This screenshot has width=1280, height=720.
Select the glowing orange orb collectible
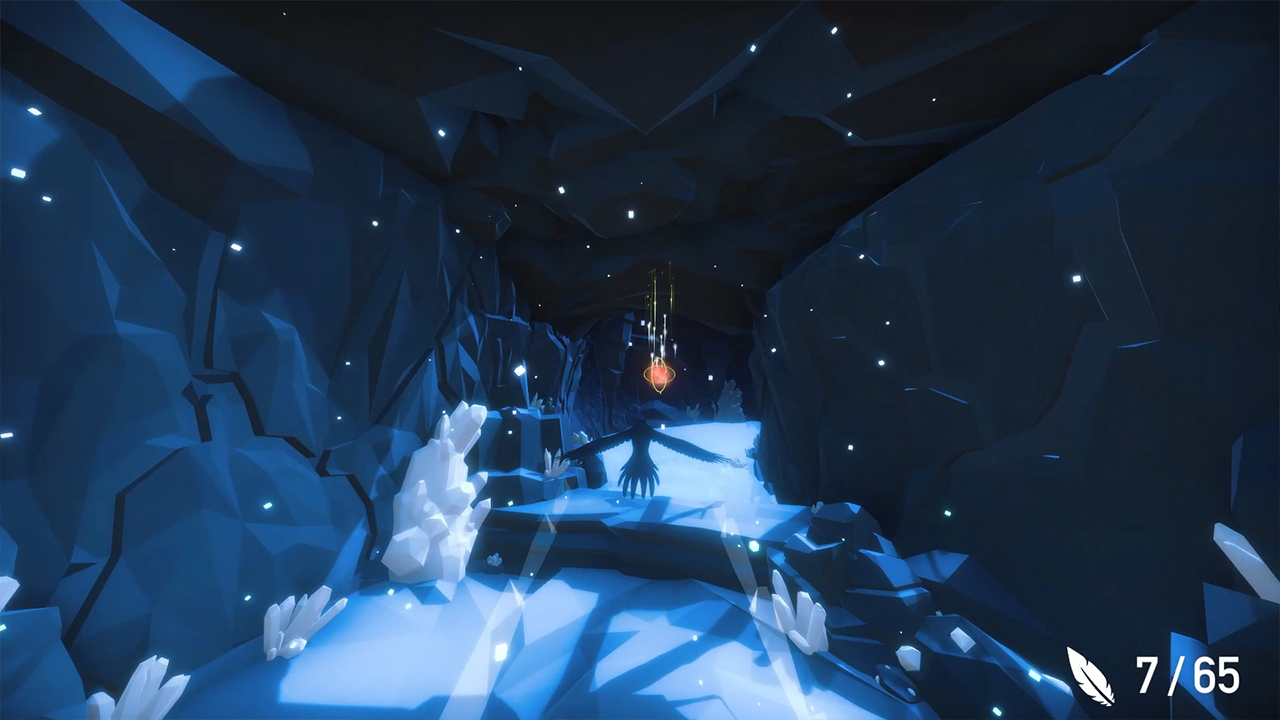[x=660, y=373]
